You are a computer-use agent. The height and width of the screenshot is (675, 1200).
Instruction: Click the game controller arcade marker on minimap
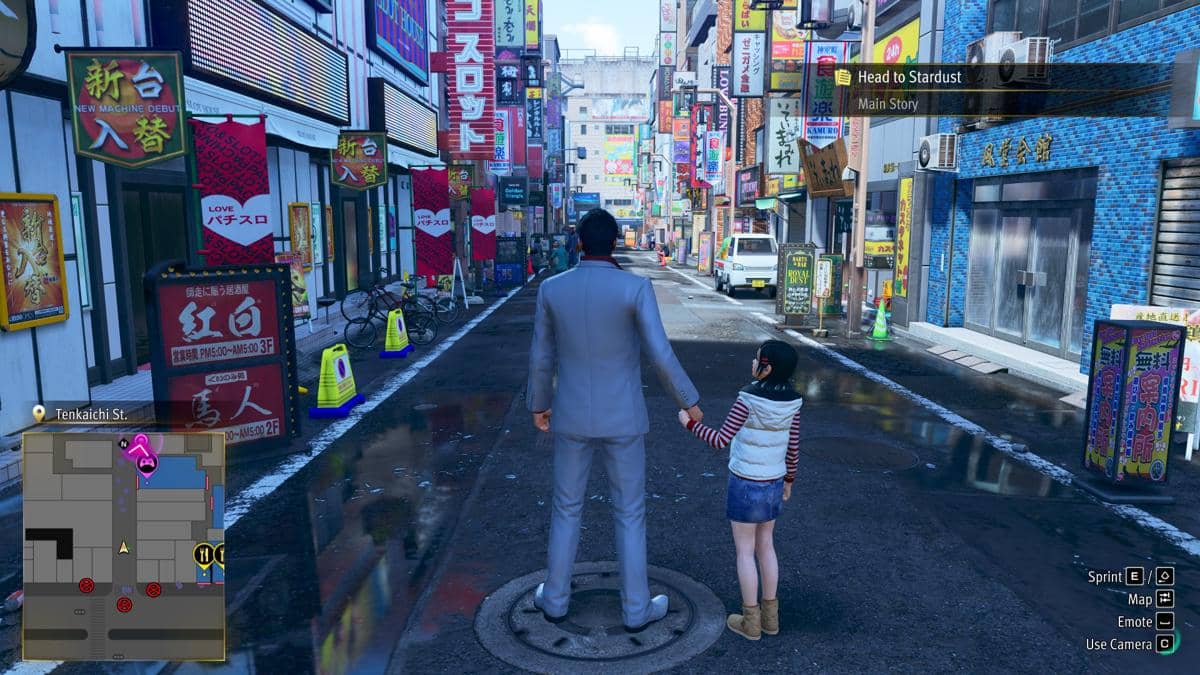(147, 465)
